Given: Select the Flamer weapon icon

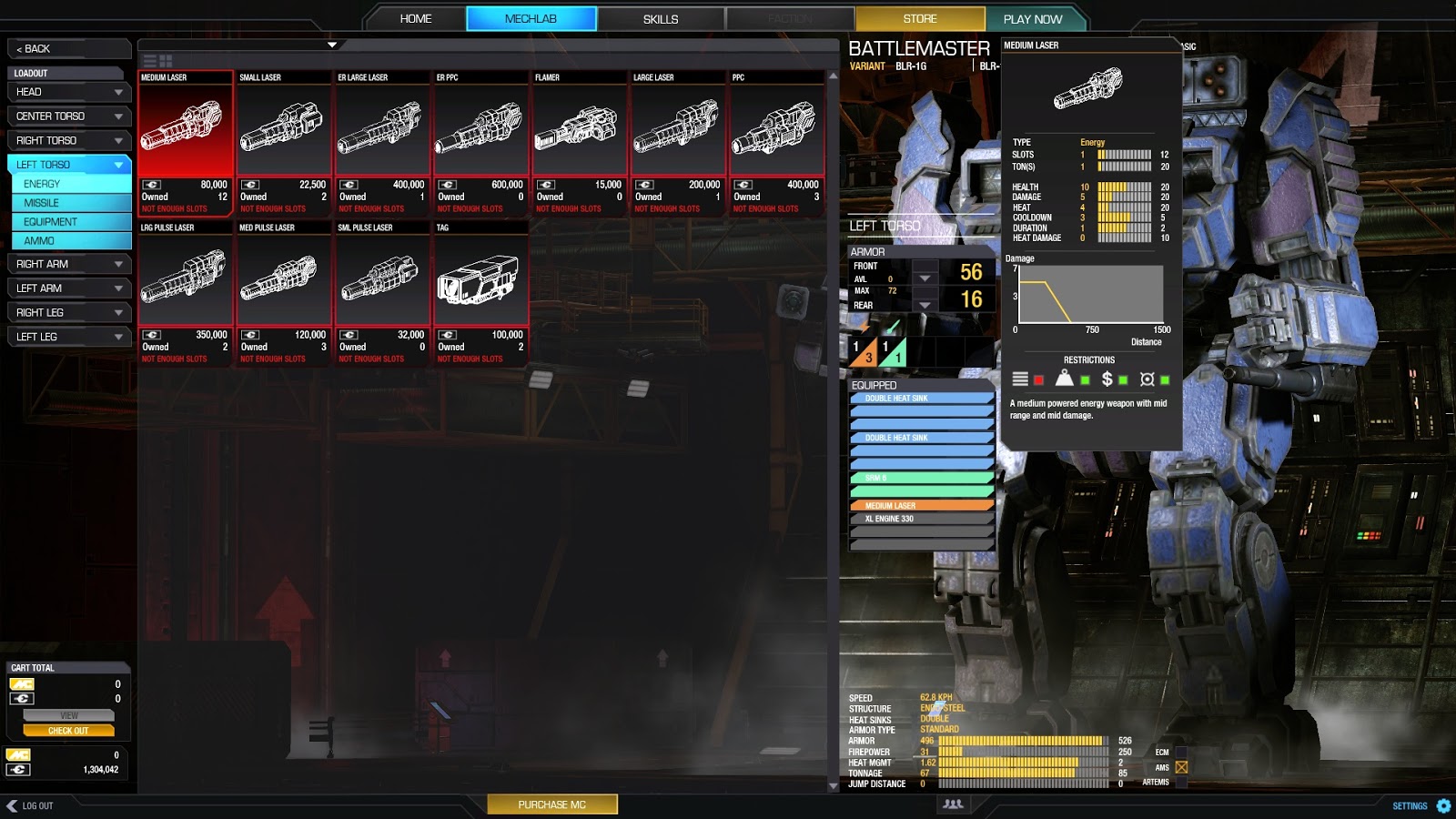Looking at the screenshot, I should pyautogui.click(x=580, y=127).
